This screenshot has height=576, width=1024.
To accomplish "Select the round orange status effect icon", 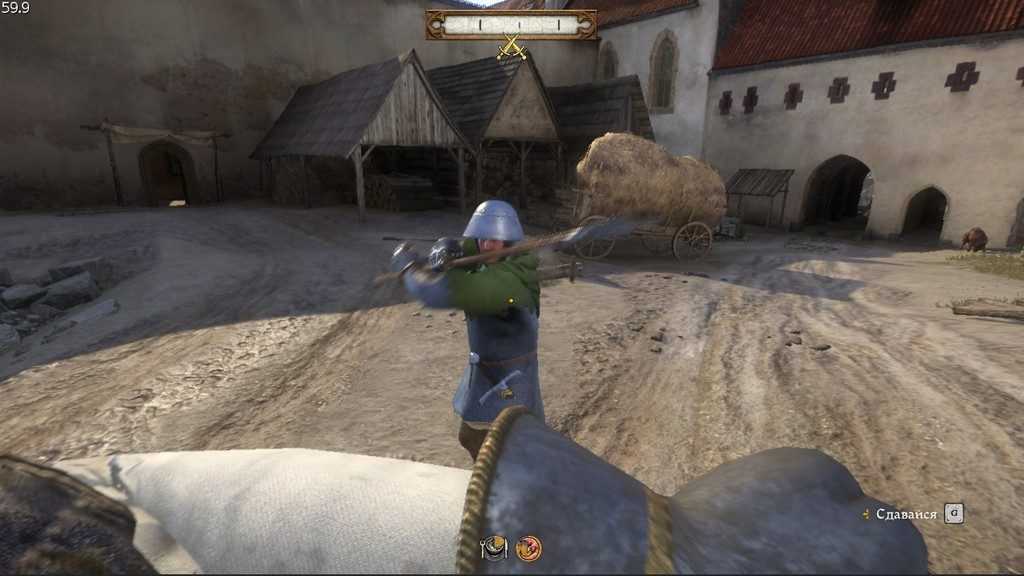I will pyautogui.click(x=529, y=548).
